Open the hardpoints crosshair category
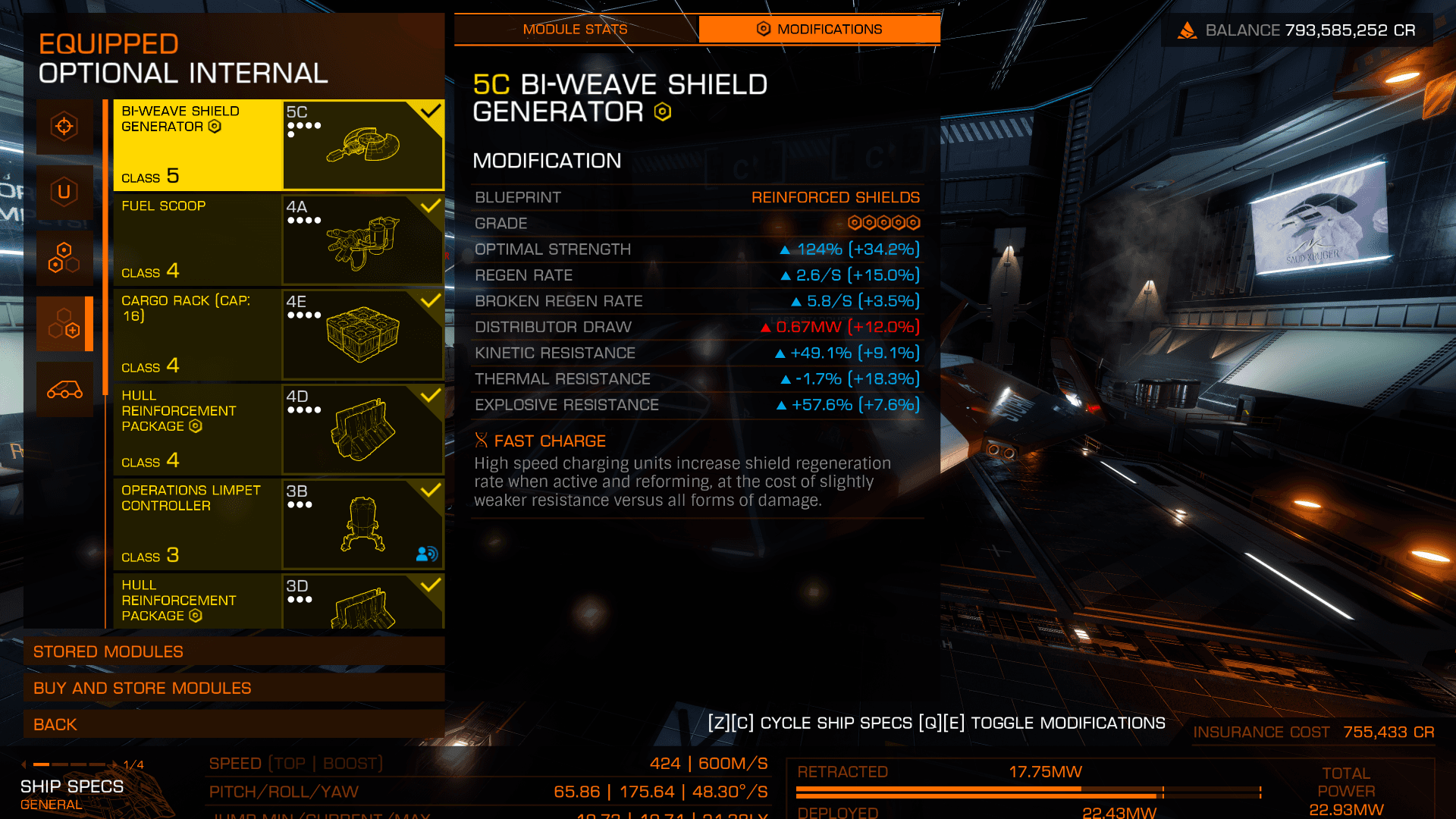Image resolution: width=1456 pixels, height=819 pixels. point(64,127)
